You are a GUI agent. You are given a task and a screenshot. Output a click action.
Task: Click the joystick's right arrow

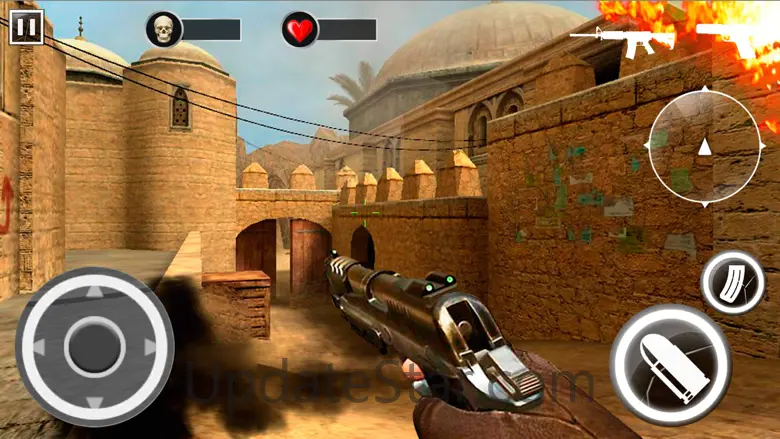click(150, 347)
